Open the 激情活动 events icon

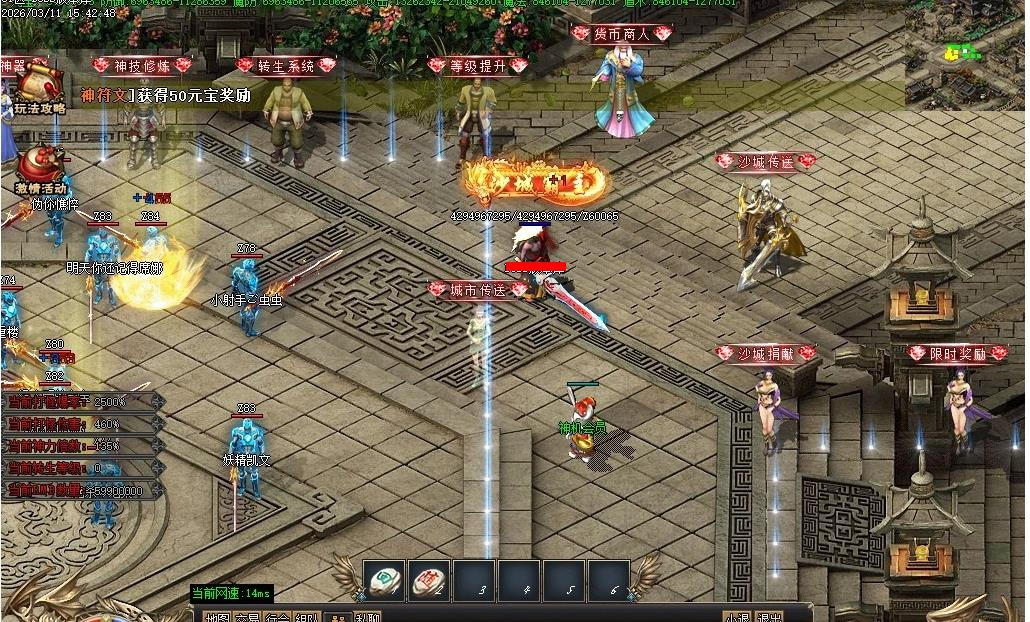pyautogui.click(x=40, y=166)
